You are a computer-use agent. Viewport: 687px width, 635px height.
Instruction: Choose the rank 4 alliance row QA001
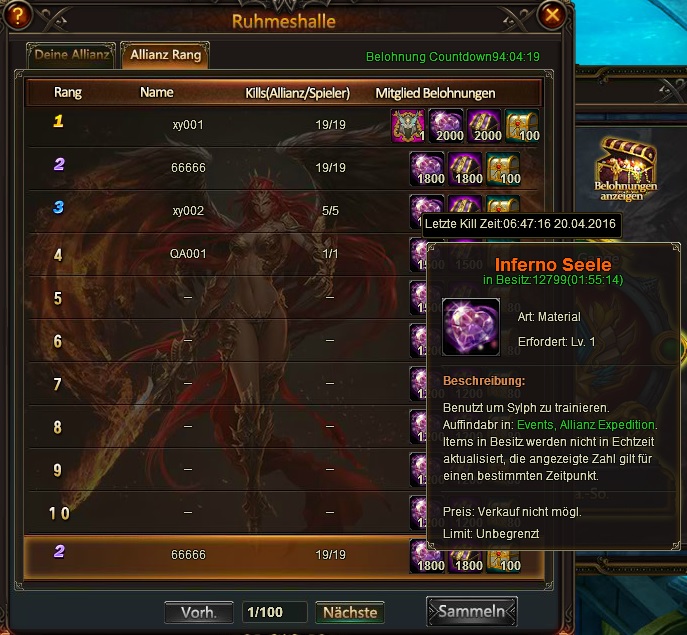click(188, 254)
